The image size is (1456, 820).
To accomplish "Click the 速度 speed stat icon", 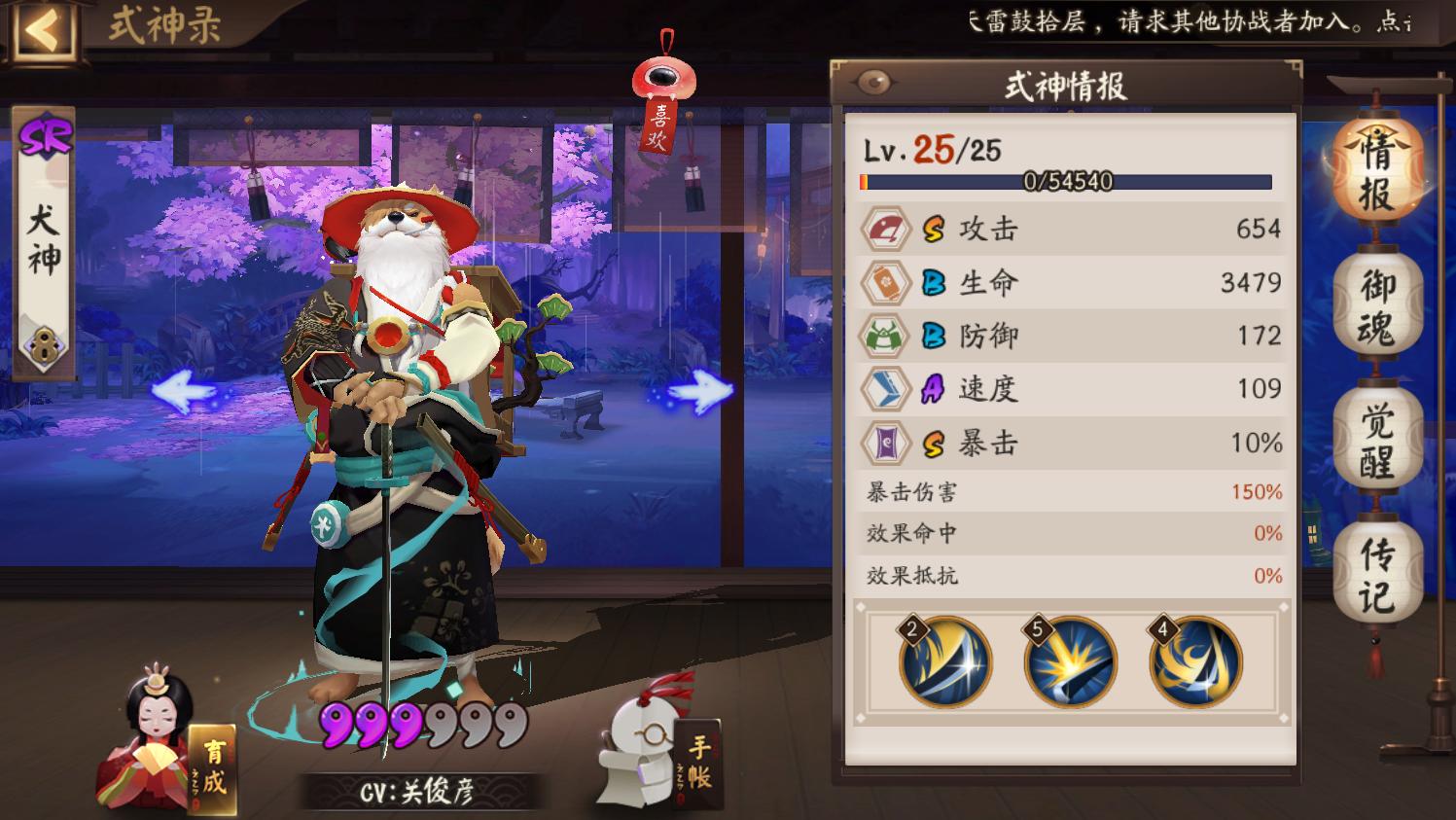I will point(886,389).
